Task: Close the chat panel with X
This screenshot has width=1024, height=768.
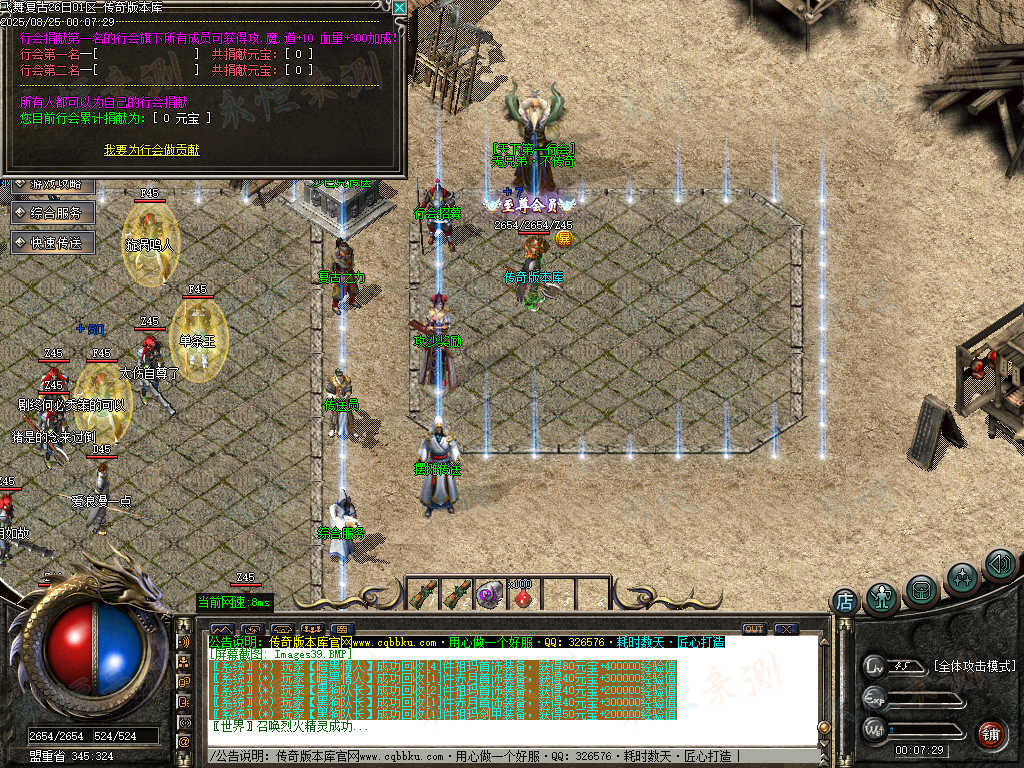Action: [x=785, y=629]
